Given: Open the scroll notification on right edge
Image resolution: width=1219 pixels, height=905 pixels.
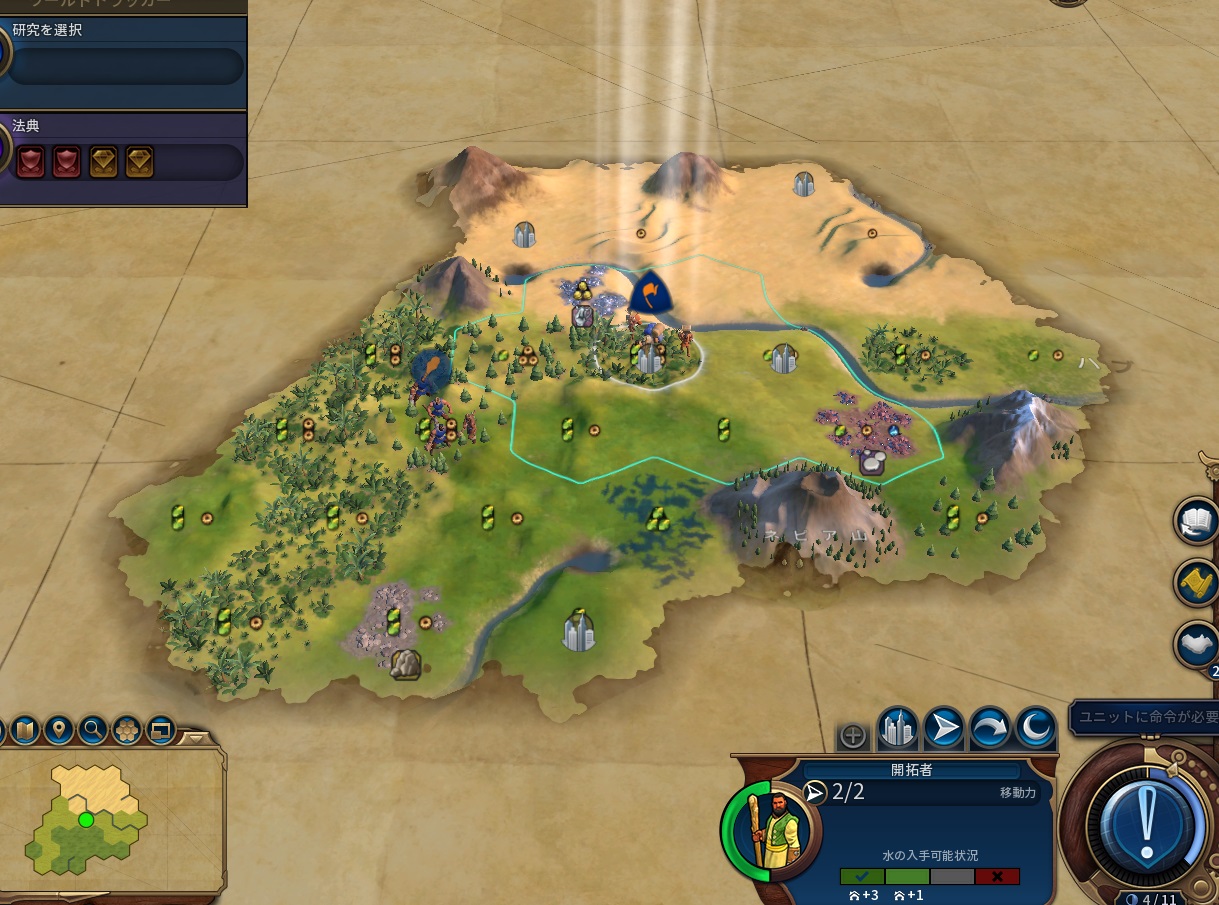Looking at the screenshot, I should coord(1197,584).
